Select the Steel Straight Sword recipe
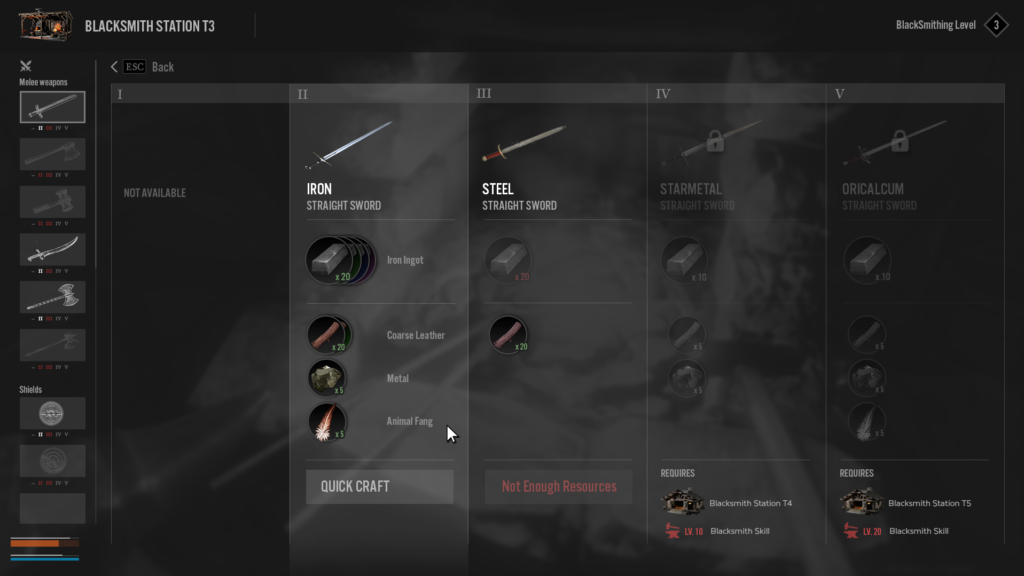The width and height of the screenshot is (1024, 576). [x=524, y=147]
